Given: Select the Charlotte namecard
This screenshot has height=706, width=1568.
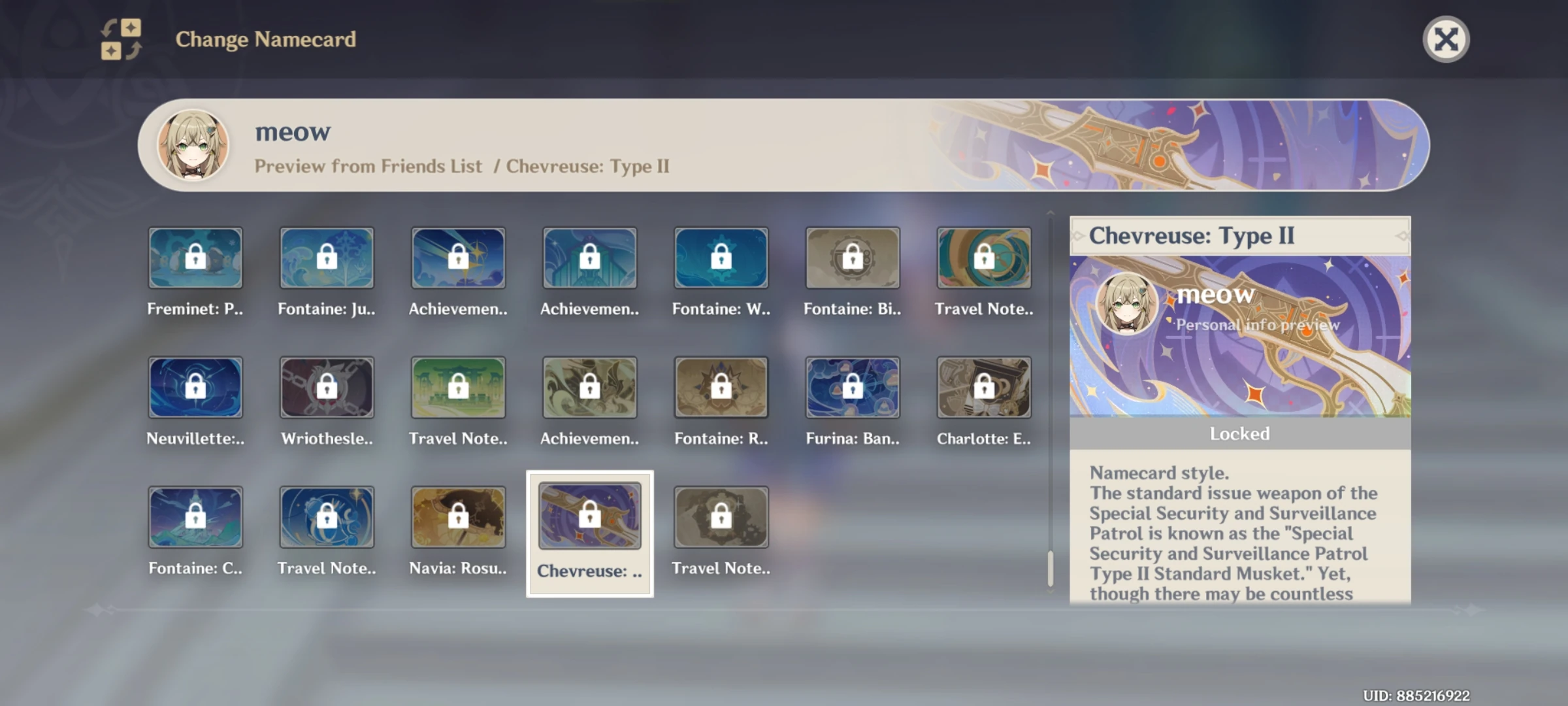Looking at the screenshot, I should pos(983,387).
